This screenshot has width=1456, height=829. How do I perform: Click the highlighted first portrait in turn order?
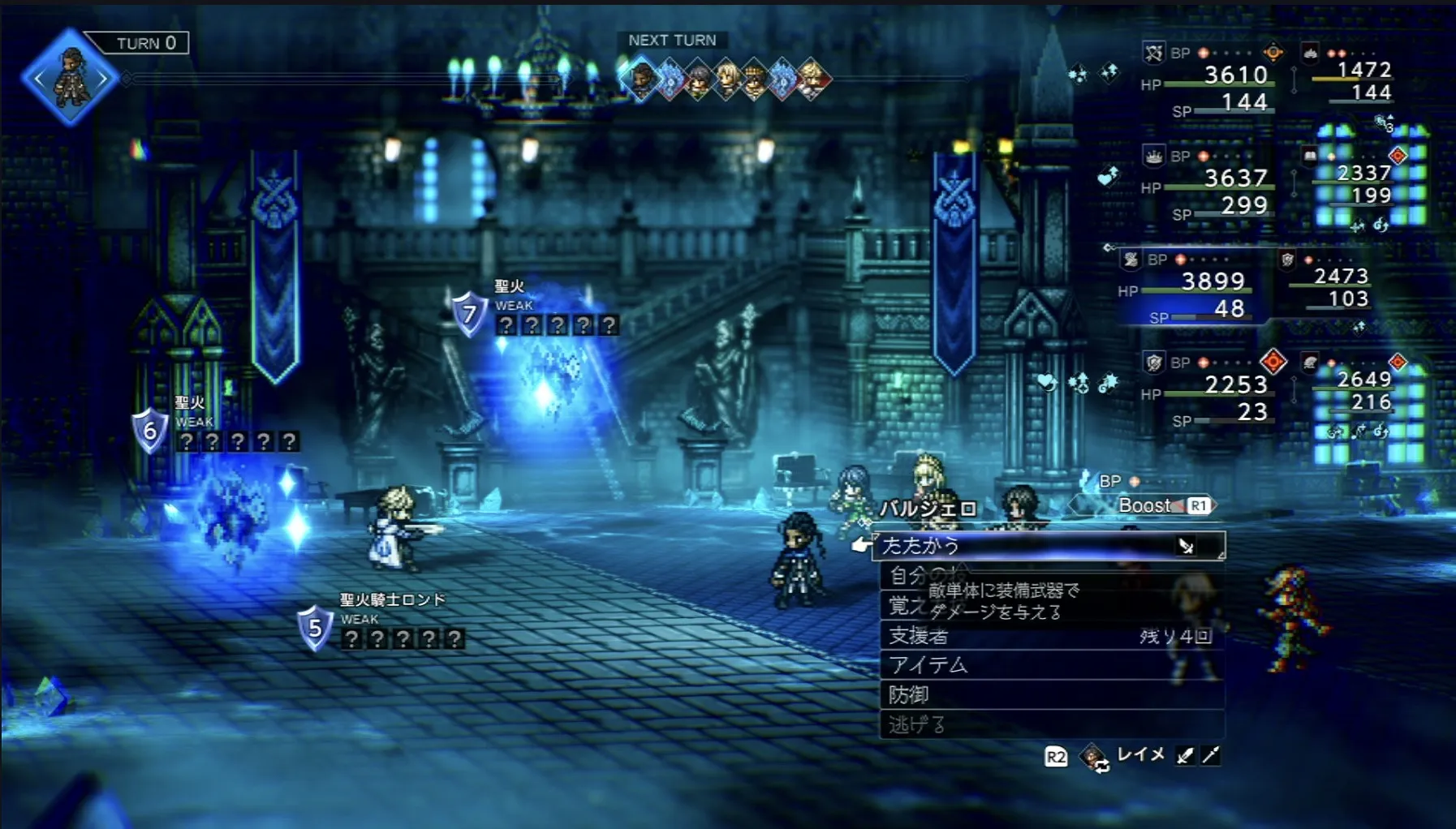641,79
